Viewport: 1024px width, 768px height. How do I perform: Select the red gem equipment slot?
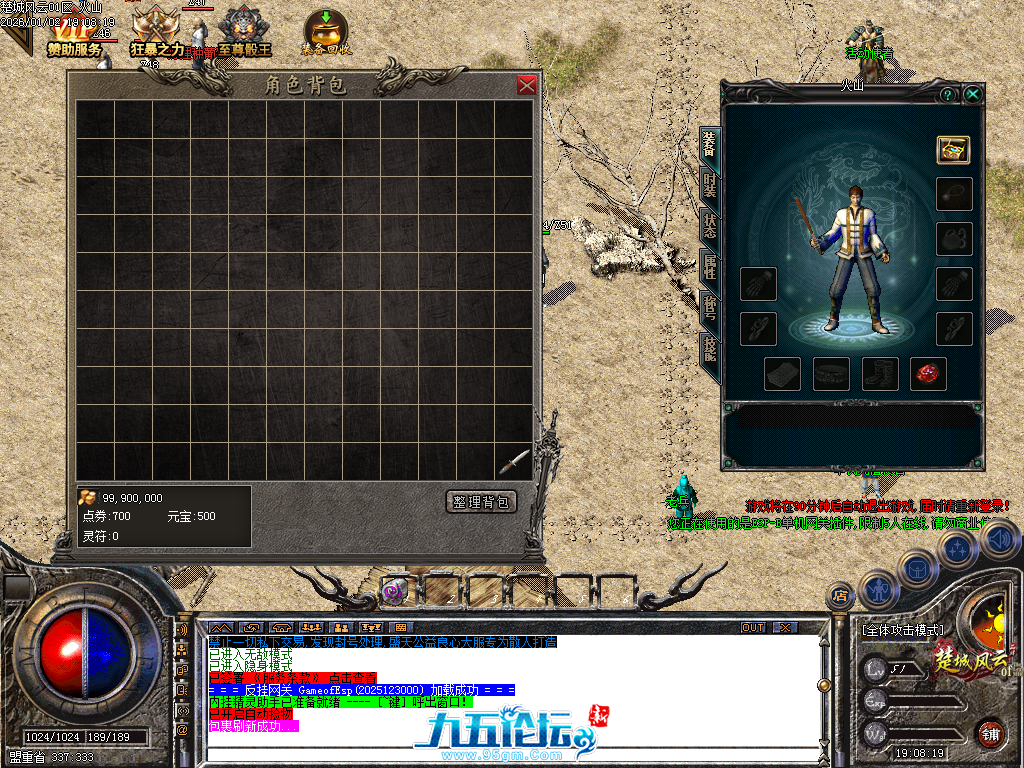929,373
